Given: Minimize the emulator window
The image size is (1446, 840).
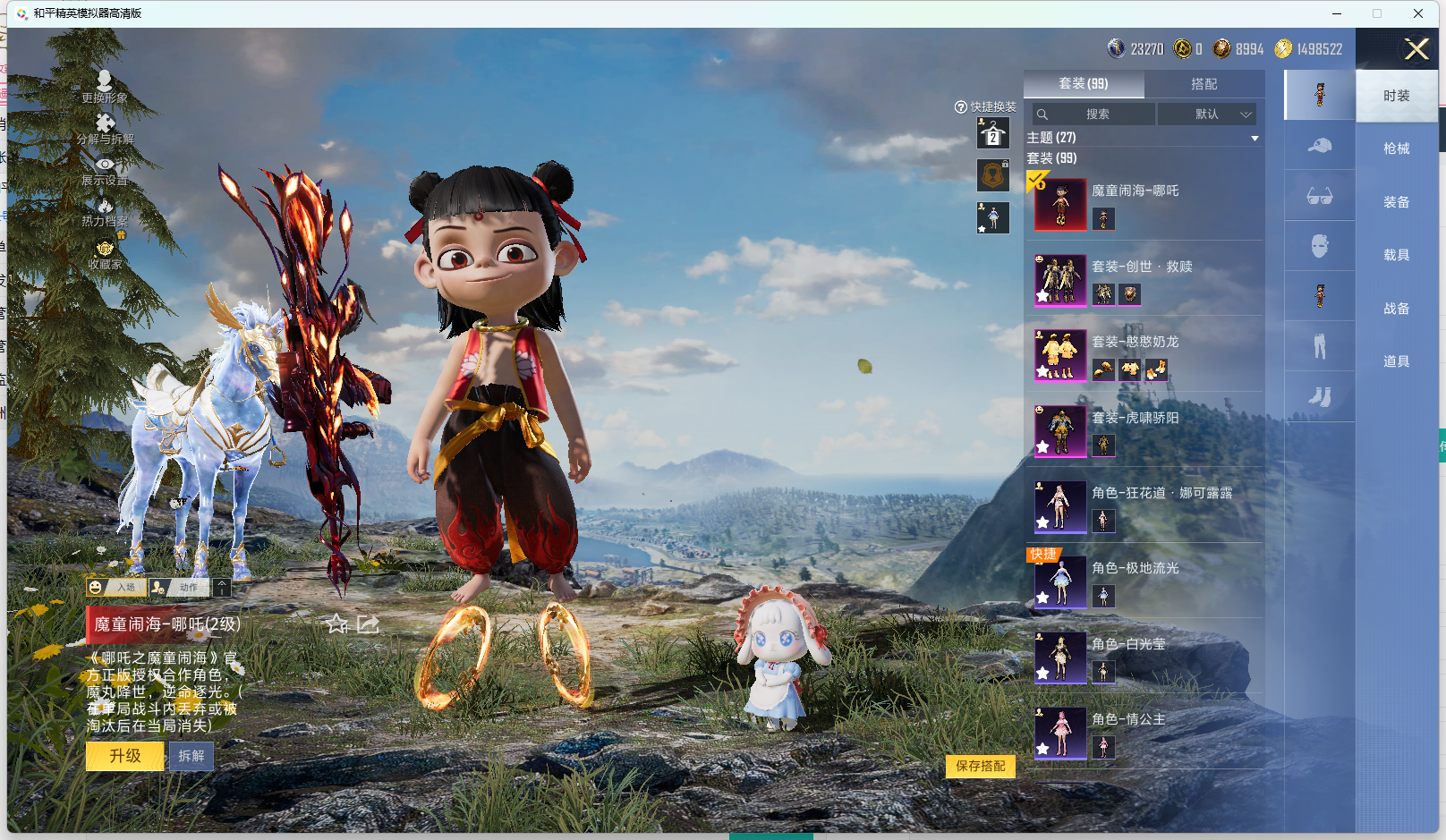Looking at the screenshot, I should click(x=1336, y=13).
